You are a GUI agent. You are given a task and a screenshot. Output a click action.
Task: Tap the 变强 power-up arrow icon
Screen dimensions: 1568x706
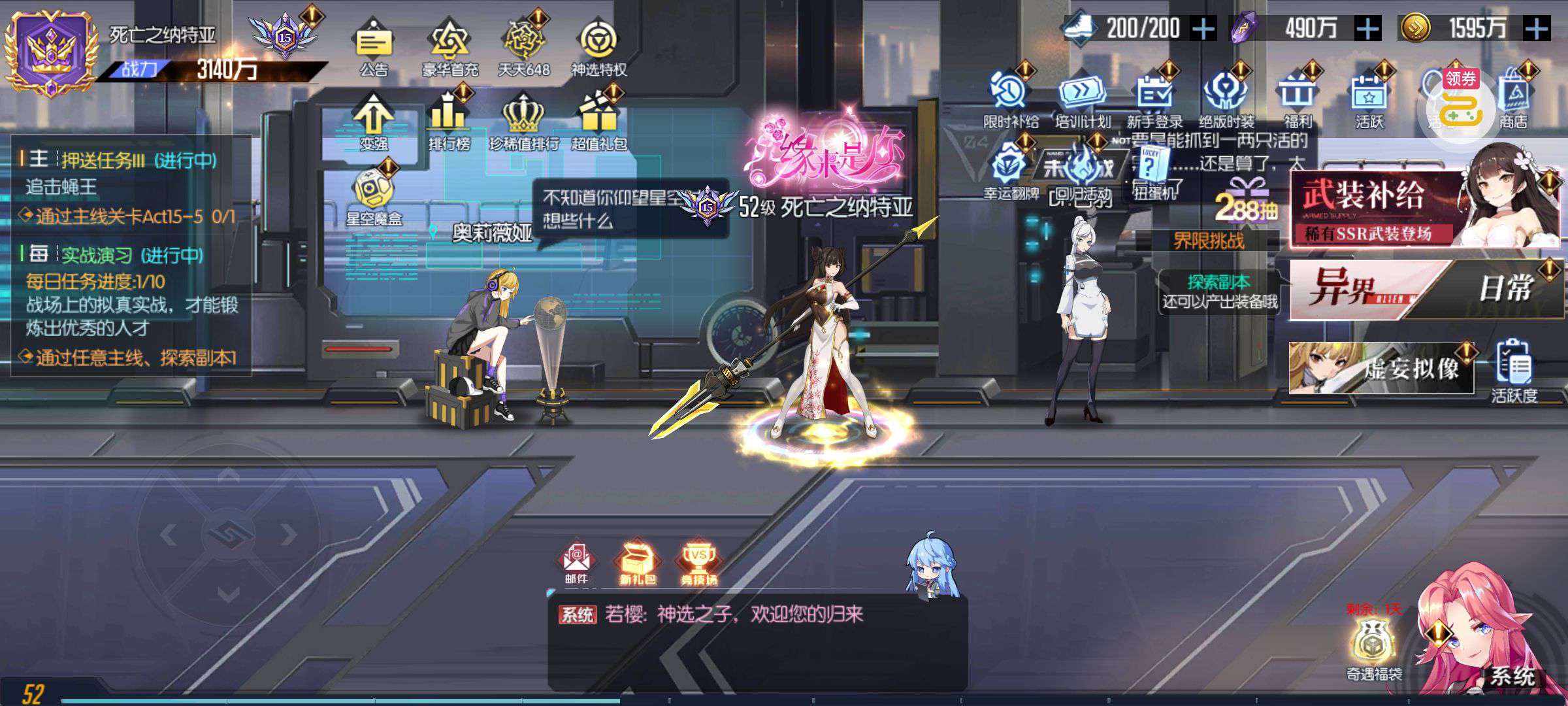[374, 118]
